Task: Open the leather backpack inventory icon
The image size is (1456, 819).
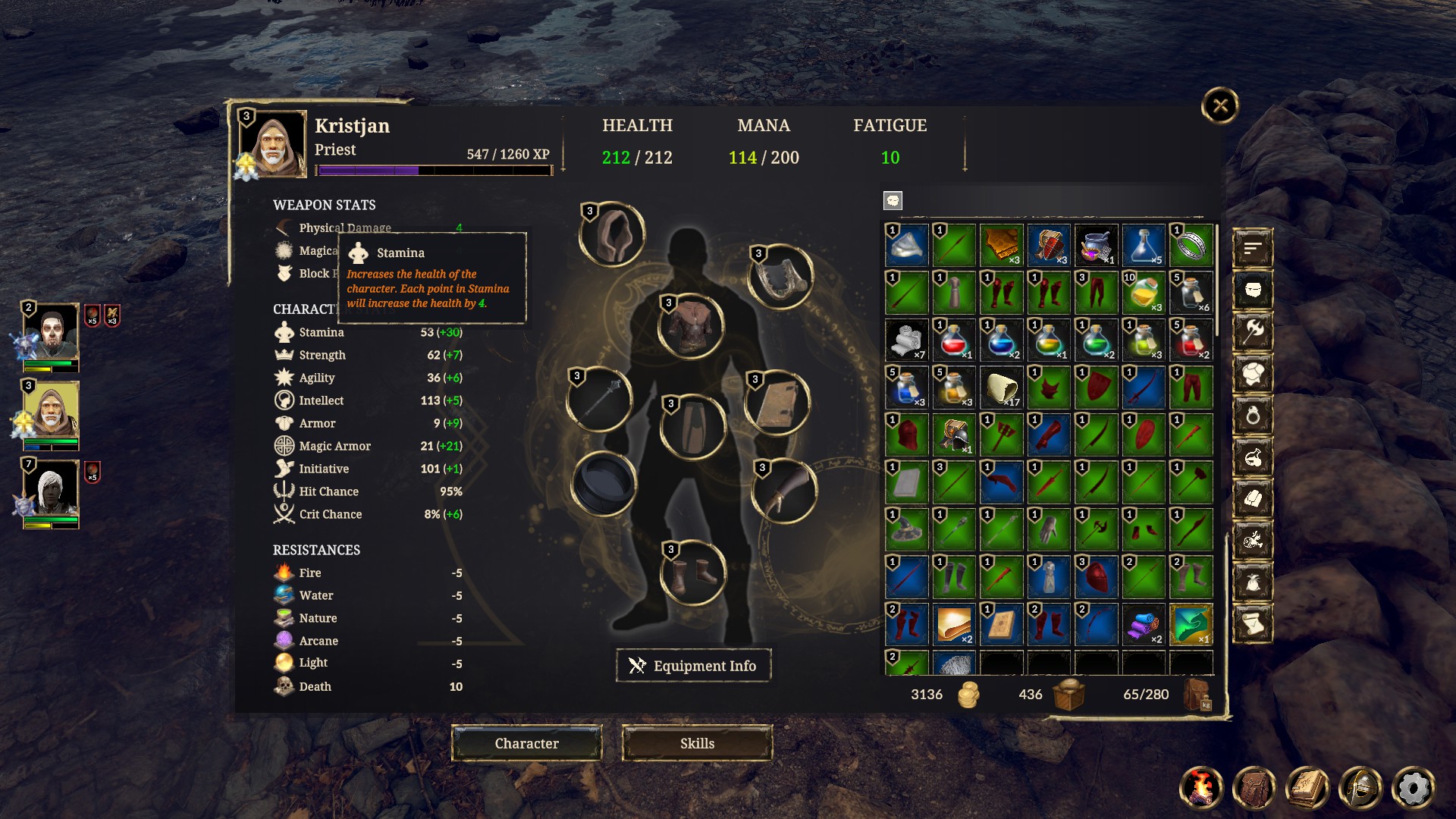Action: pos(1254,788)
